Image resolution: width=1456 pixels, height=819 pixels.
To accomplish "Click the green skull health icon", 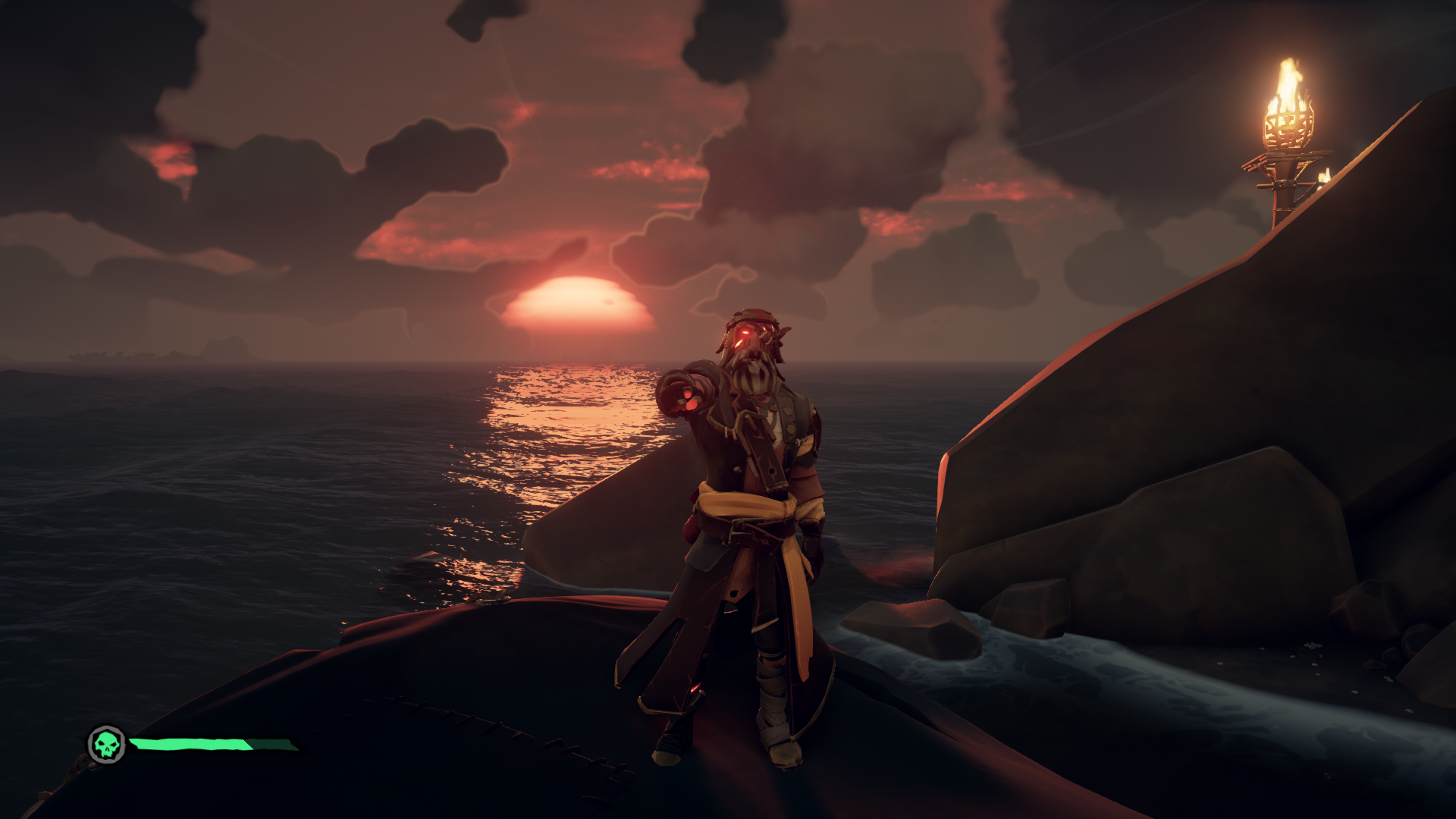I will click(x=107, y=745).
